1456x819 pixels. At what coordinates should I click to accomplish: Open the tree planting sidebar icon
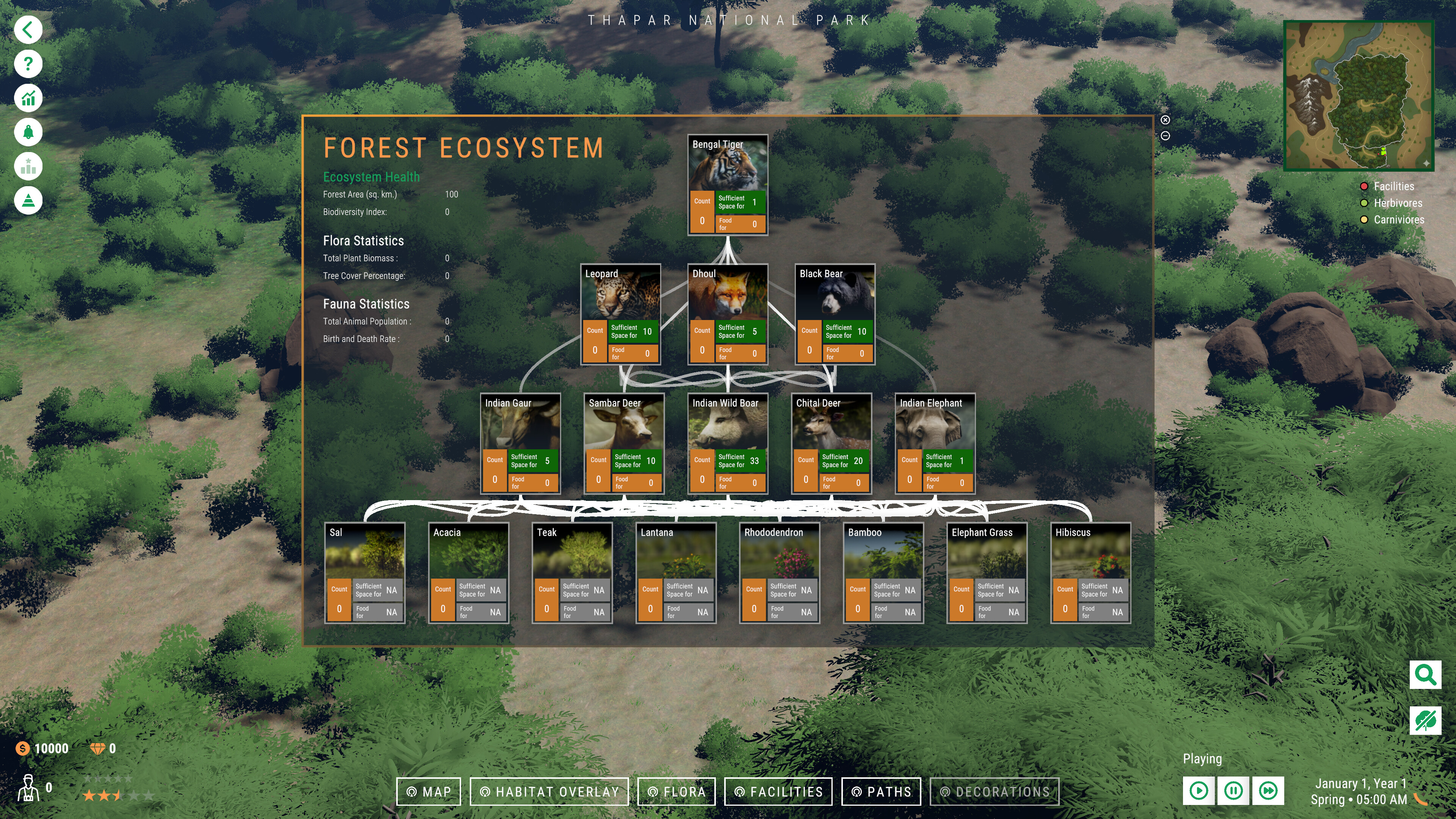pos(28,200)
